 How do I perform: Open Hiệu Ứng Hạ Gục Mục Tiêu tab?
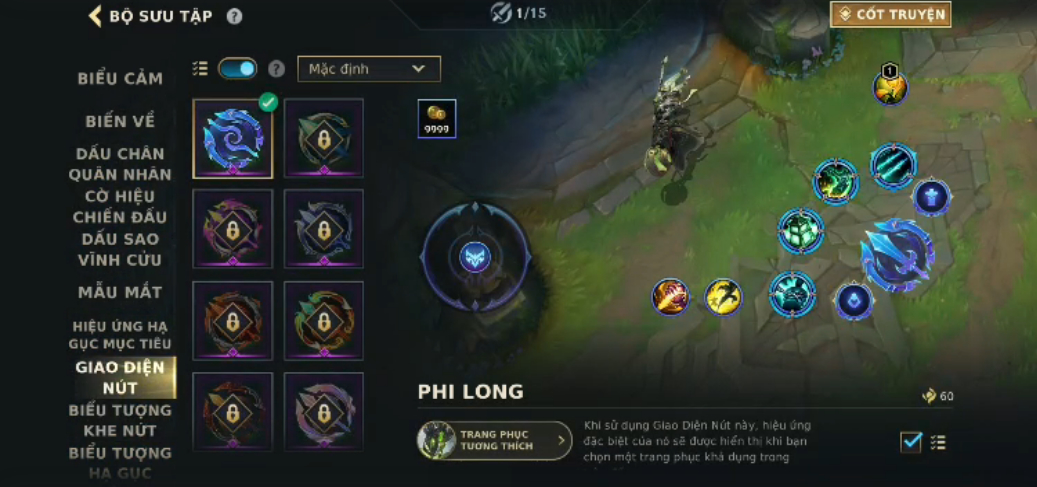point(120,335)
